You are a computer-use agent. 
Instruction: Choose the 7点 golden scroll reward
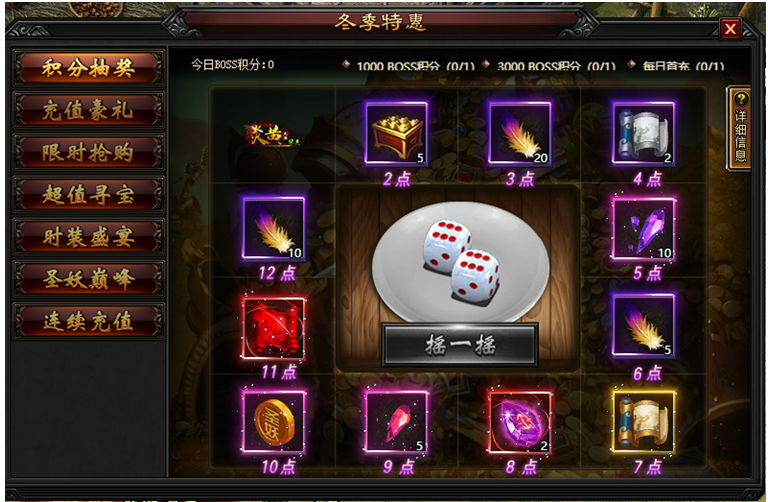[643, 421]
